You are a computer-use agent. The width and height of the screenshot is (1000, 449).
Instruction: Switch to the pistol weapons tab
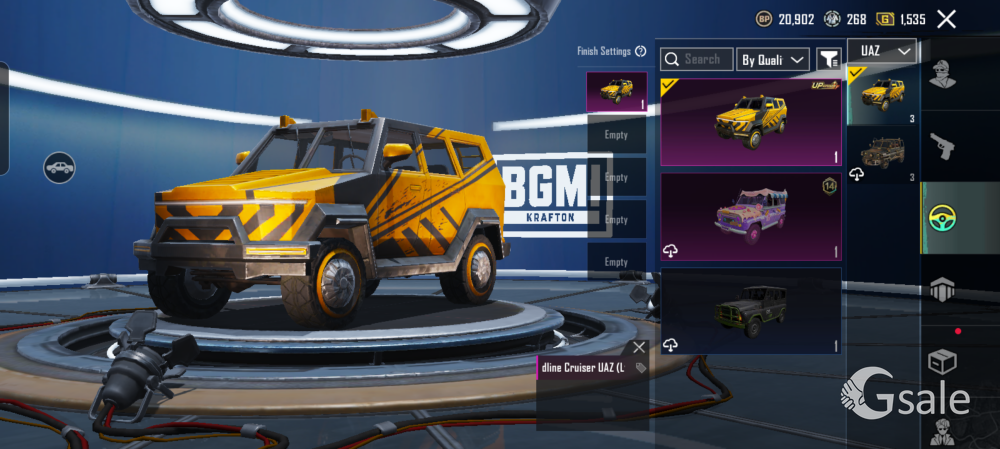940,147
